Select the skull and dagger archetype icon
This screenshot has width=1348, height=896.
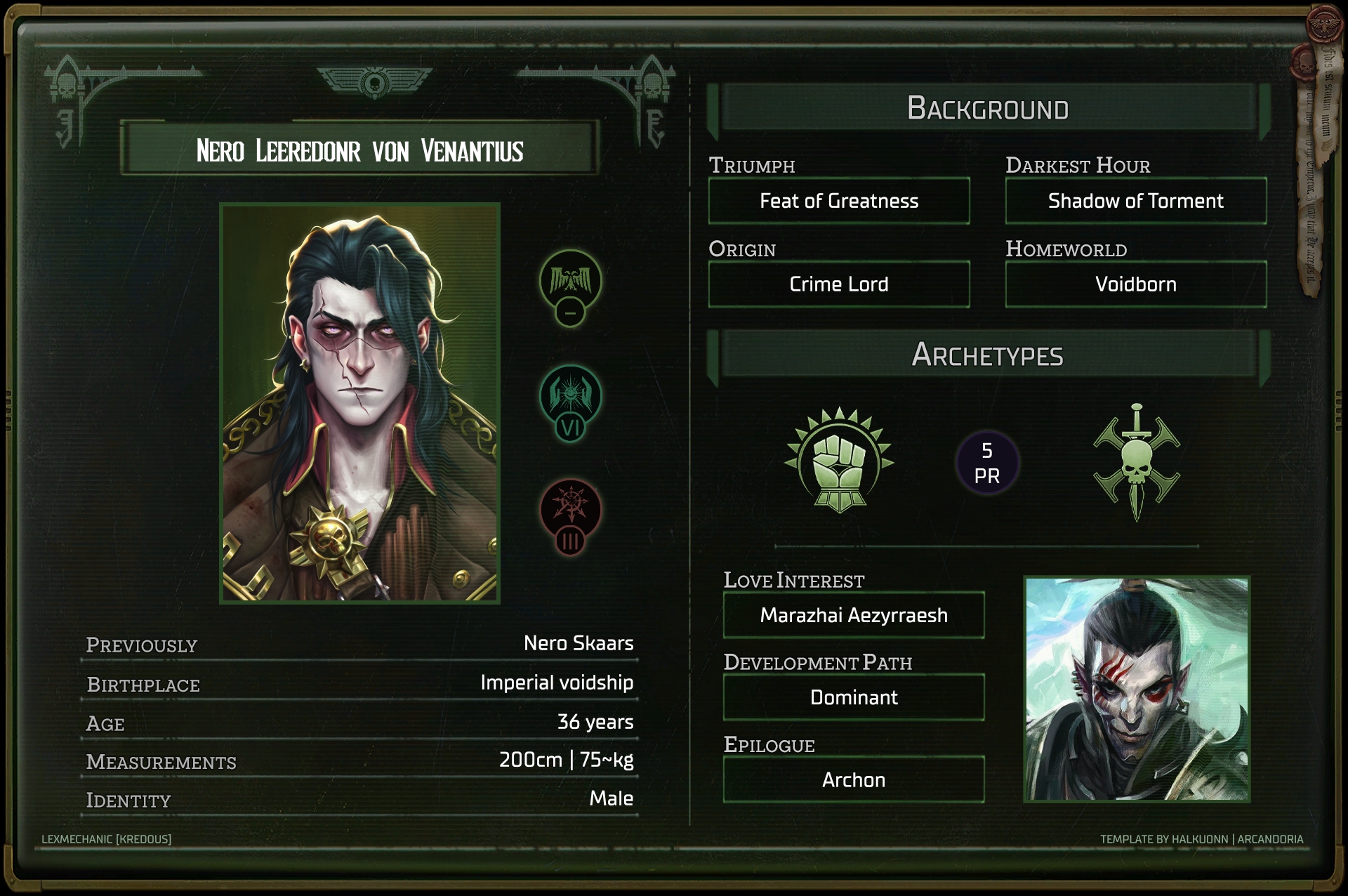(1137, 461)
